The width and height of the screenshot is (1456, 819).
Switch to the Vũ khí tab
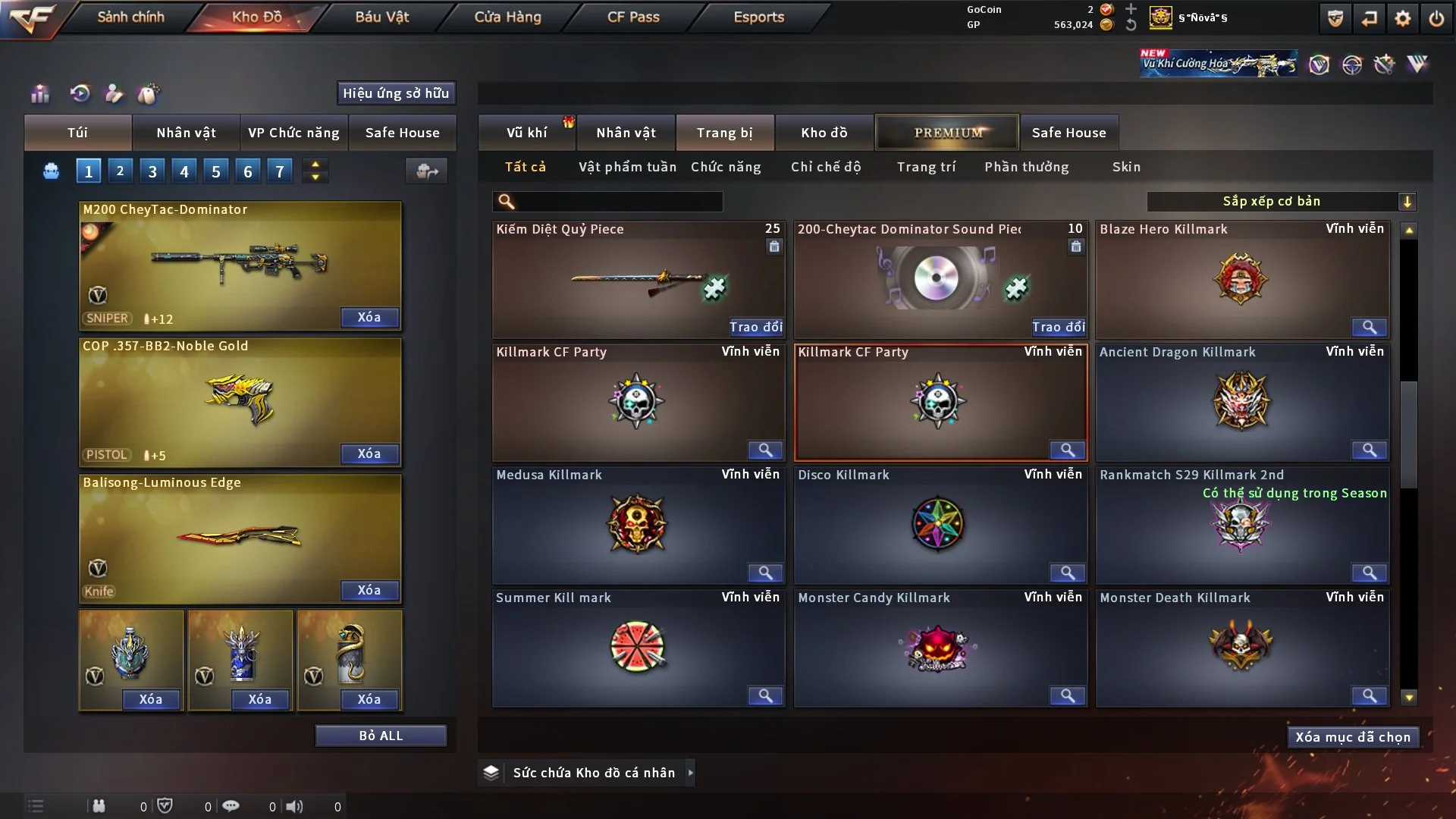tap(526, 133)
